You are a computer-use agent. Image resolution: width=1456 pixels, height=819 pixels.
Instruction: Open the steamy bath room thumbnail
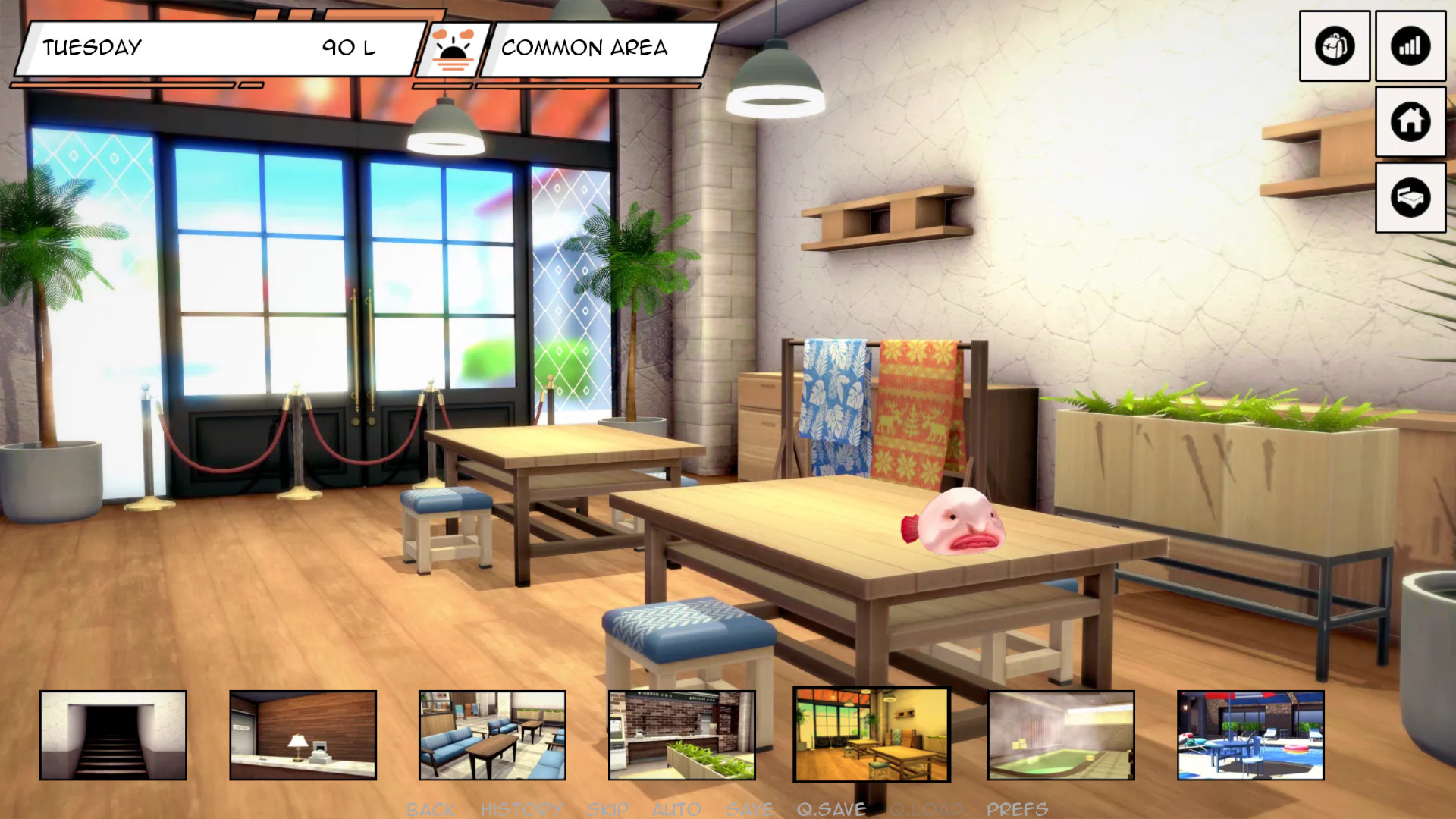pos(1061,735)
